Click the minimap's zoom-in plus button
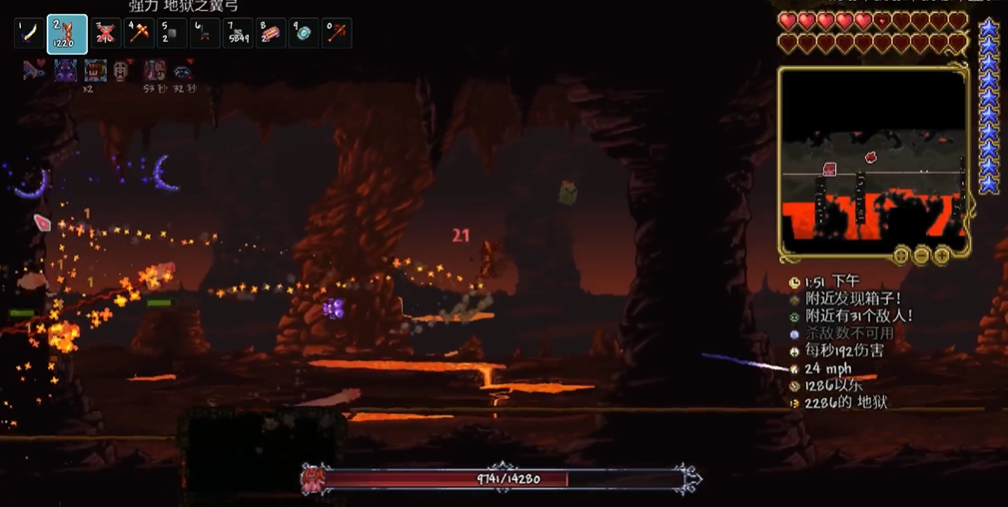Image resolution: width=1008 pixels, height=507 pixels. [x=941, y=255]
